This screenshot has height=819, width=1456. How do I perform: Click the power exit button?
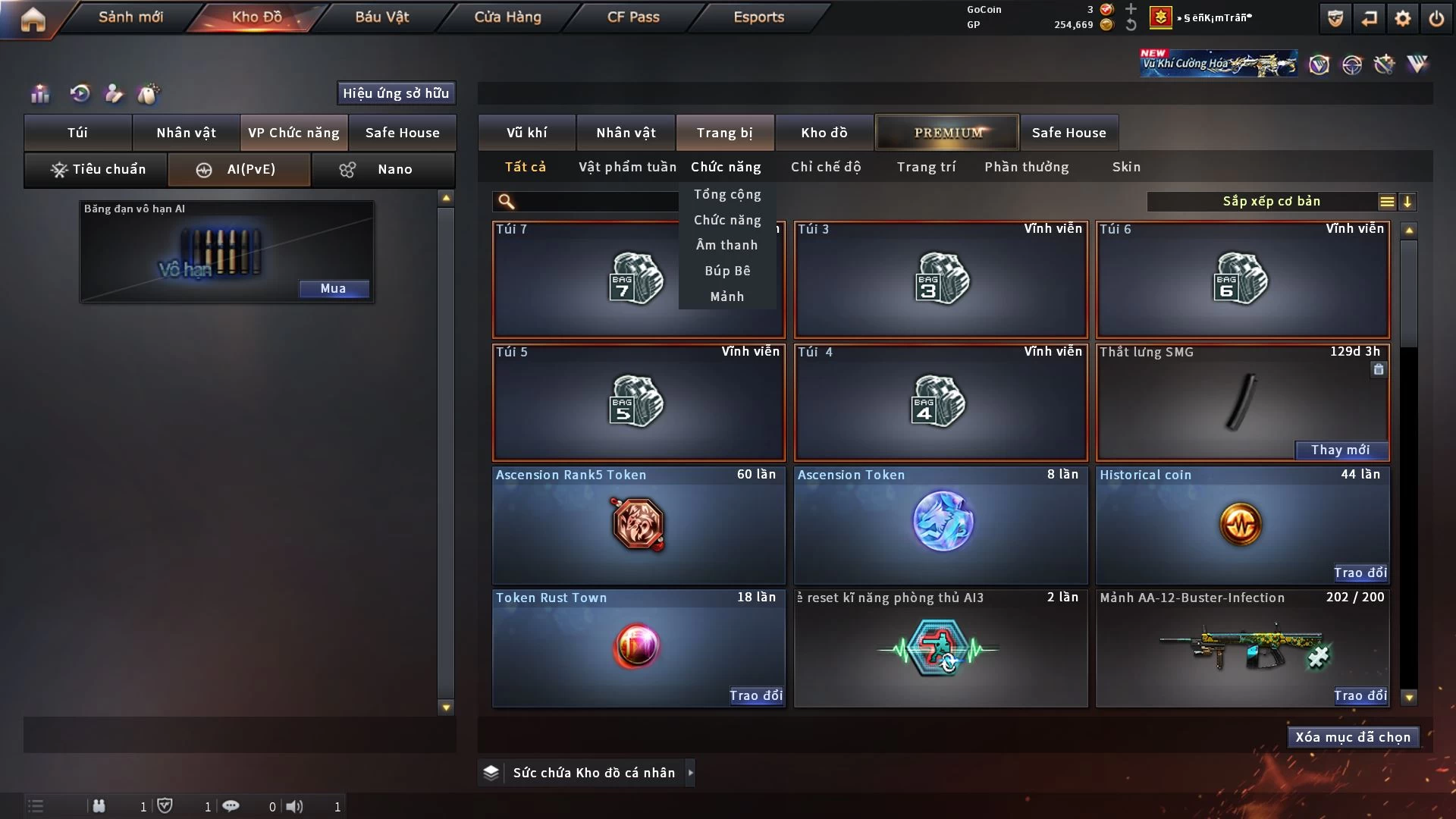click(x=1436, y=18)
